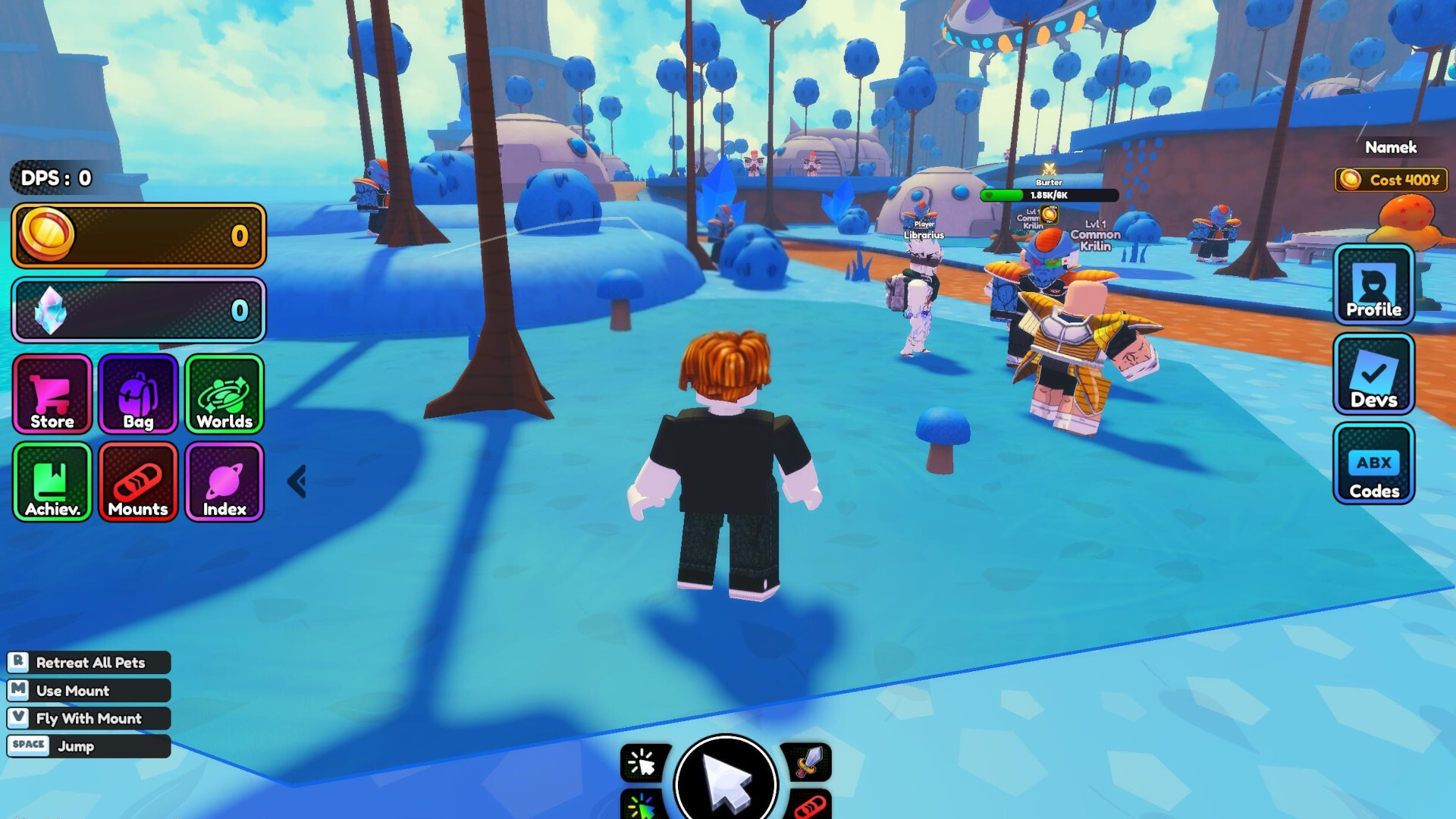Image resolution: width=1456 pixels, height=819 pixels.
Task: Click the gold coins balance bar
Action: coord(139,236)
